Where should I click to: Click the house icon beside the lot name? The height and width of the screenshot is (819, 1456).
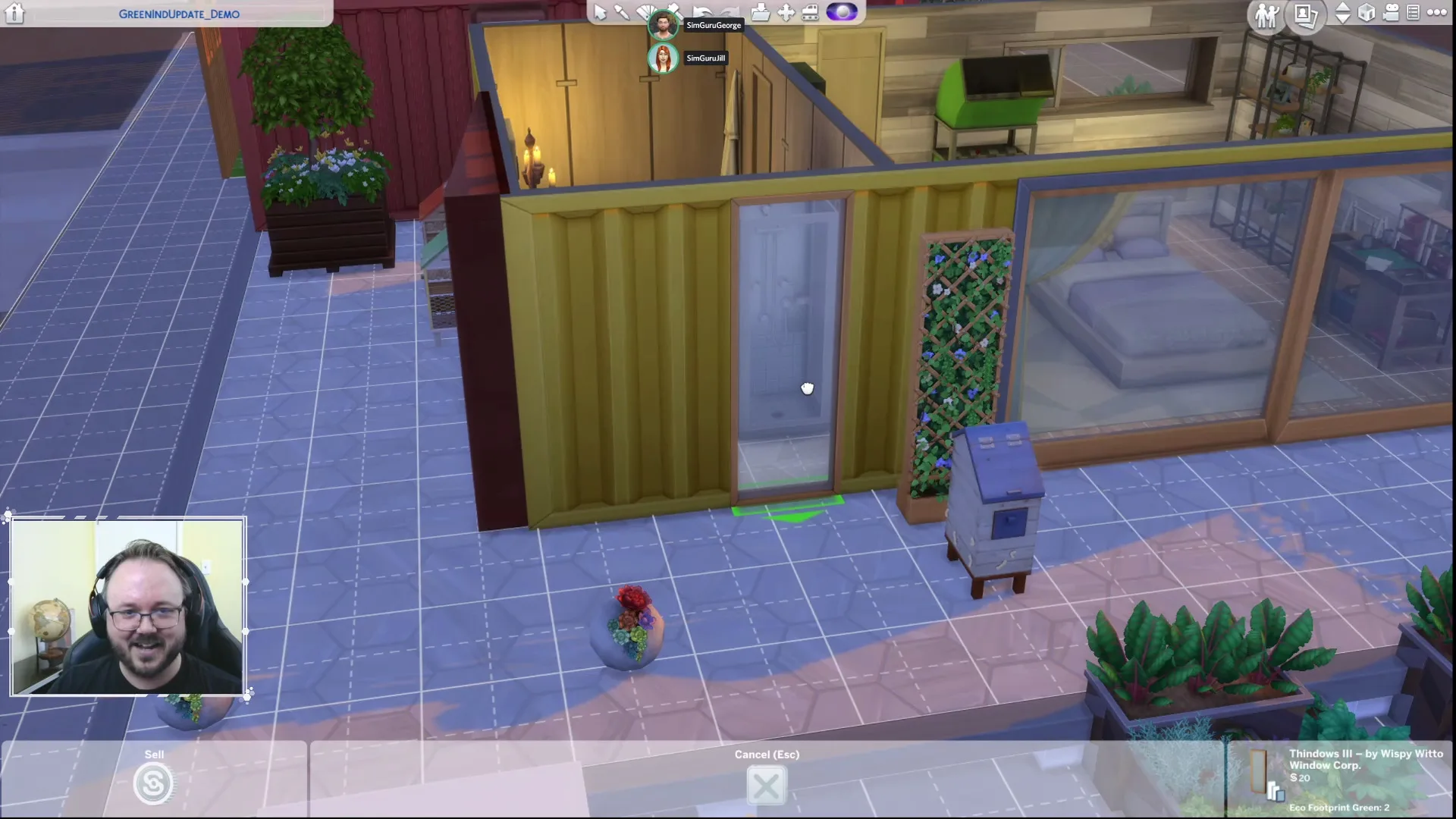tap(14, 13)
